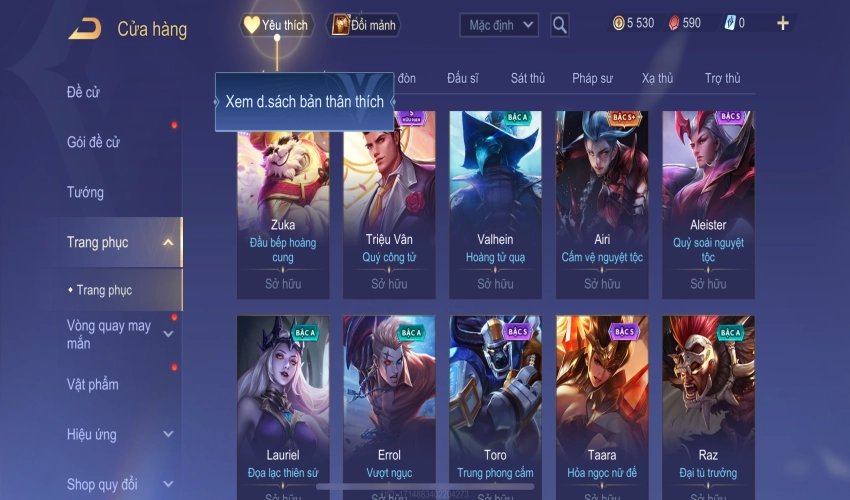Collapse the Trang phục category
This screenshot has height=500, width=850.
click(168, 242)
